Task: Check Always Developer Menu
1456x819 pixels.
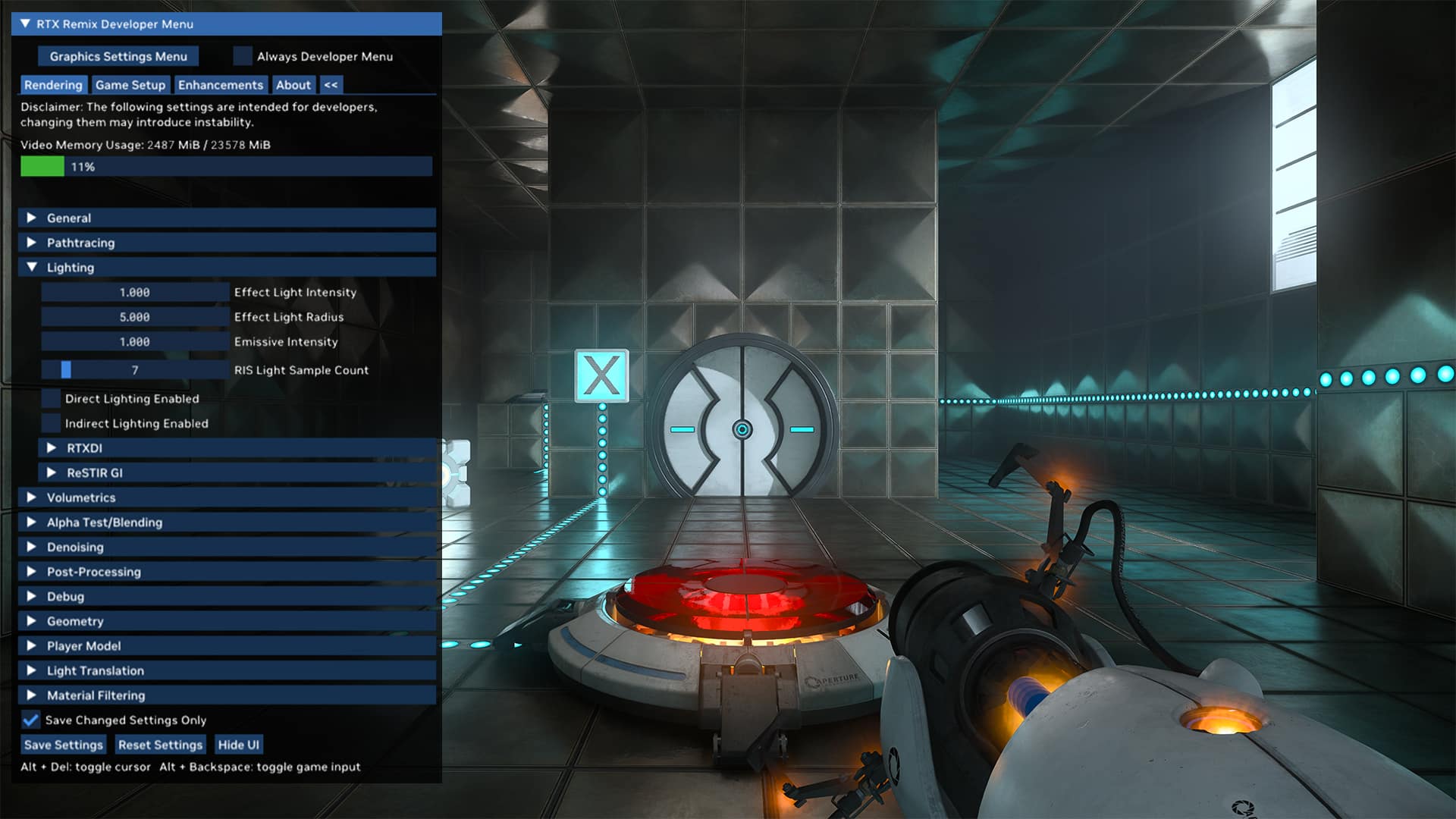Action: (x=243, y=56)
